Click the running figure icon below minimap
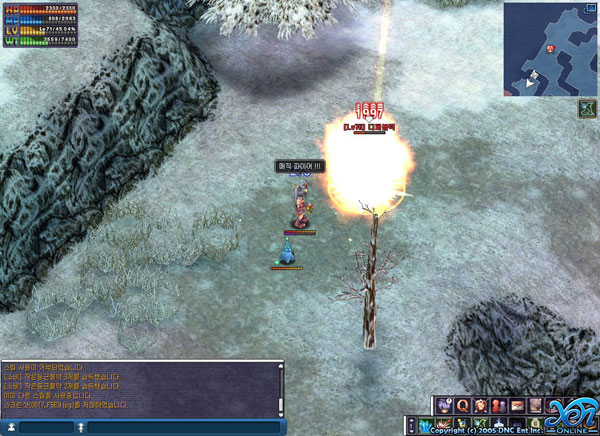Image resolution: width=600 pixels, height=436 pixels. point(587,107)
